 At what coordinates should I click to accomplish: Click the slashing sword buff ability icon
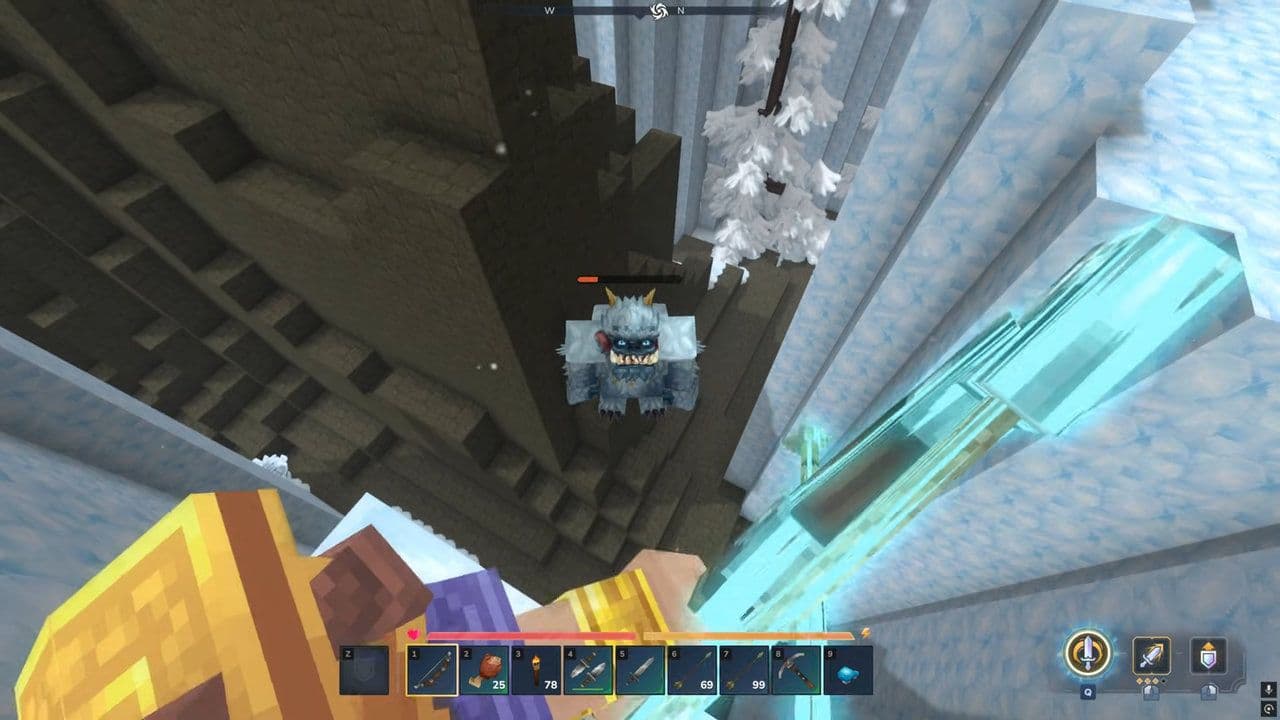[1152, 654]
